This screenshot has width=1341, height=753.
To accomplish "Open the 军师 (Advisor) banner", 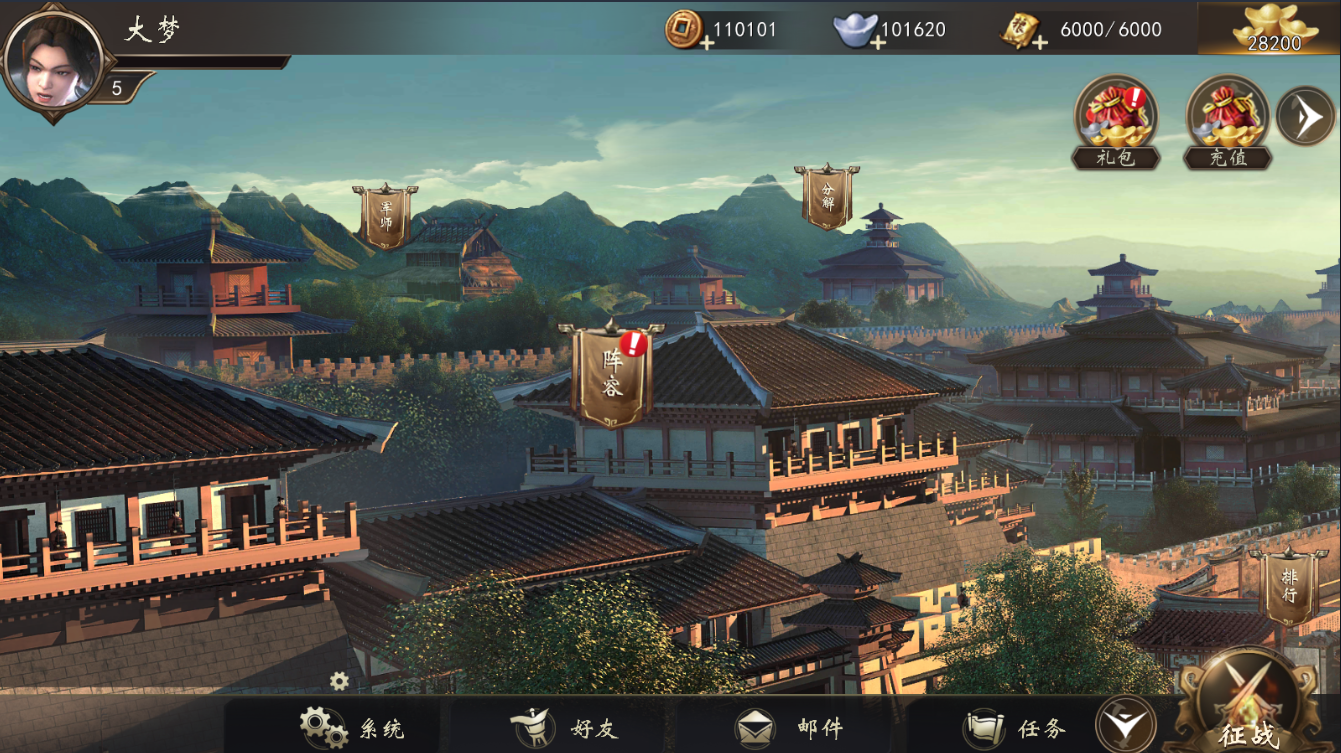I will (383, 210).
